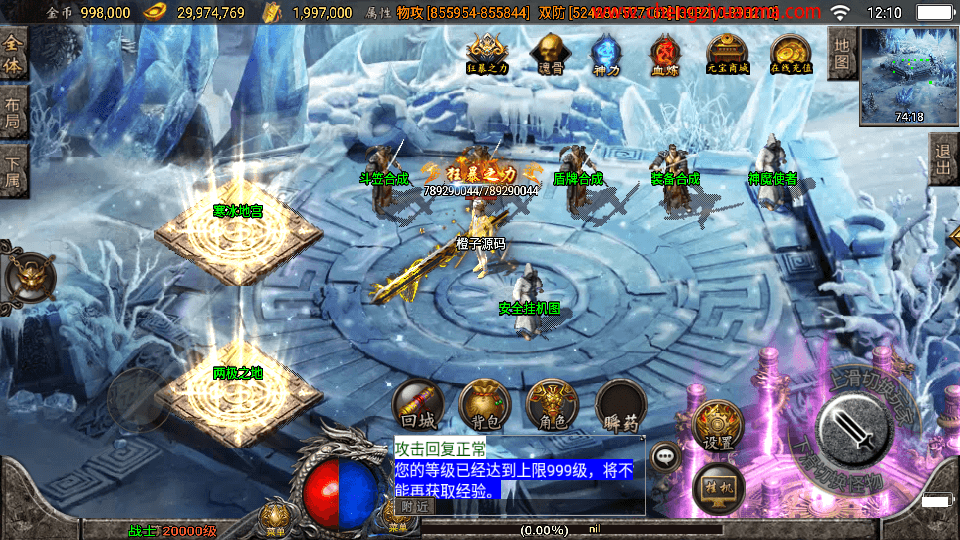Open the 狂暴之力 berserk power icon
This screenshot has width=960, height=540.
click(487, 53)
